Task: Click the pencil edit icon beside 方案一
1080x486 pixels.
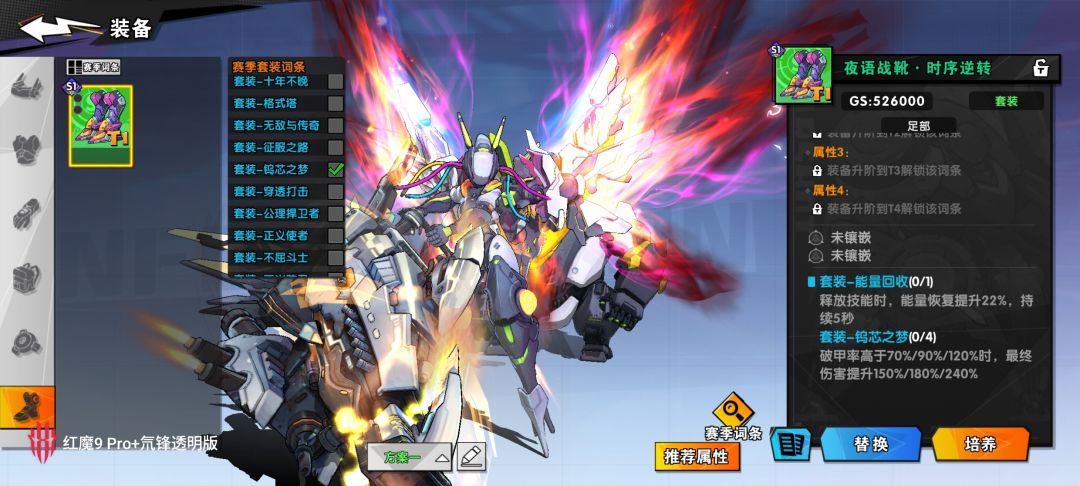Action: [471, 457]
